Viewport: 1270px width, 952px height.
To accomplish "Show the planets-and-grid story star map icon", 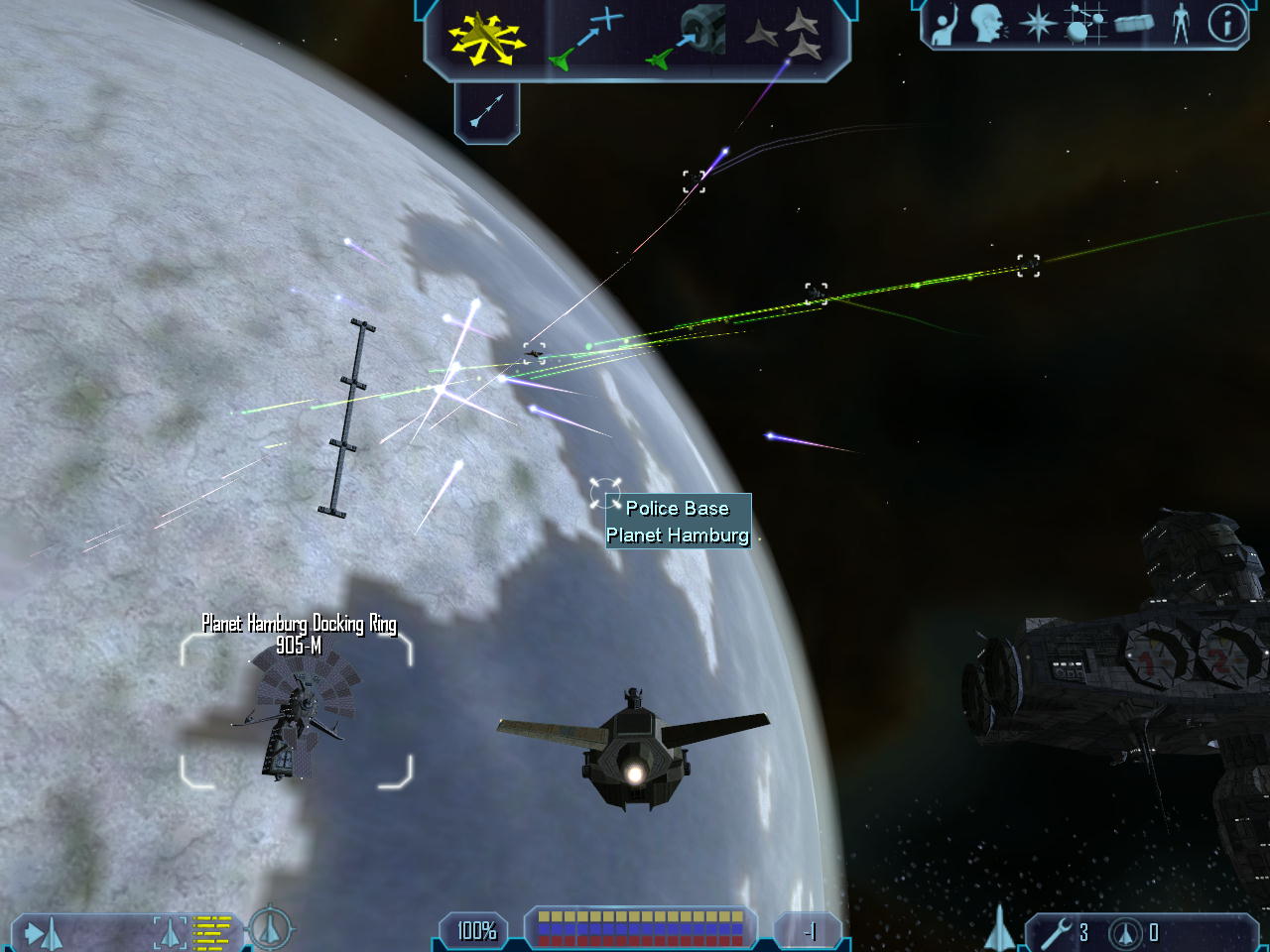I will point(1084,23).
